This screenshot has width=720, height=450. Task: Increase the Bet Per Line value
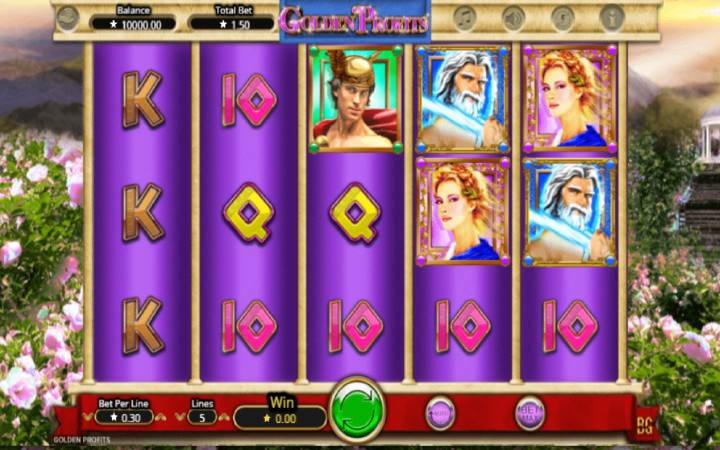pyautogui.click(x=160, y=416)
